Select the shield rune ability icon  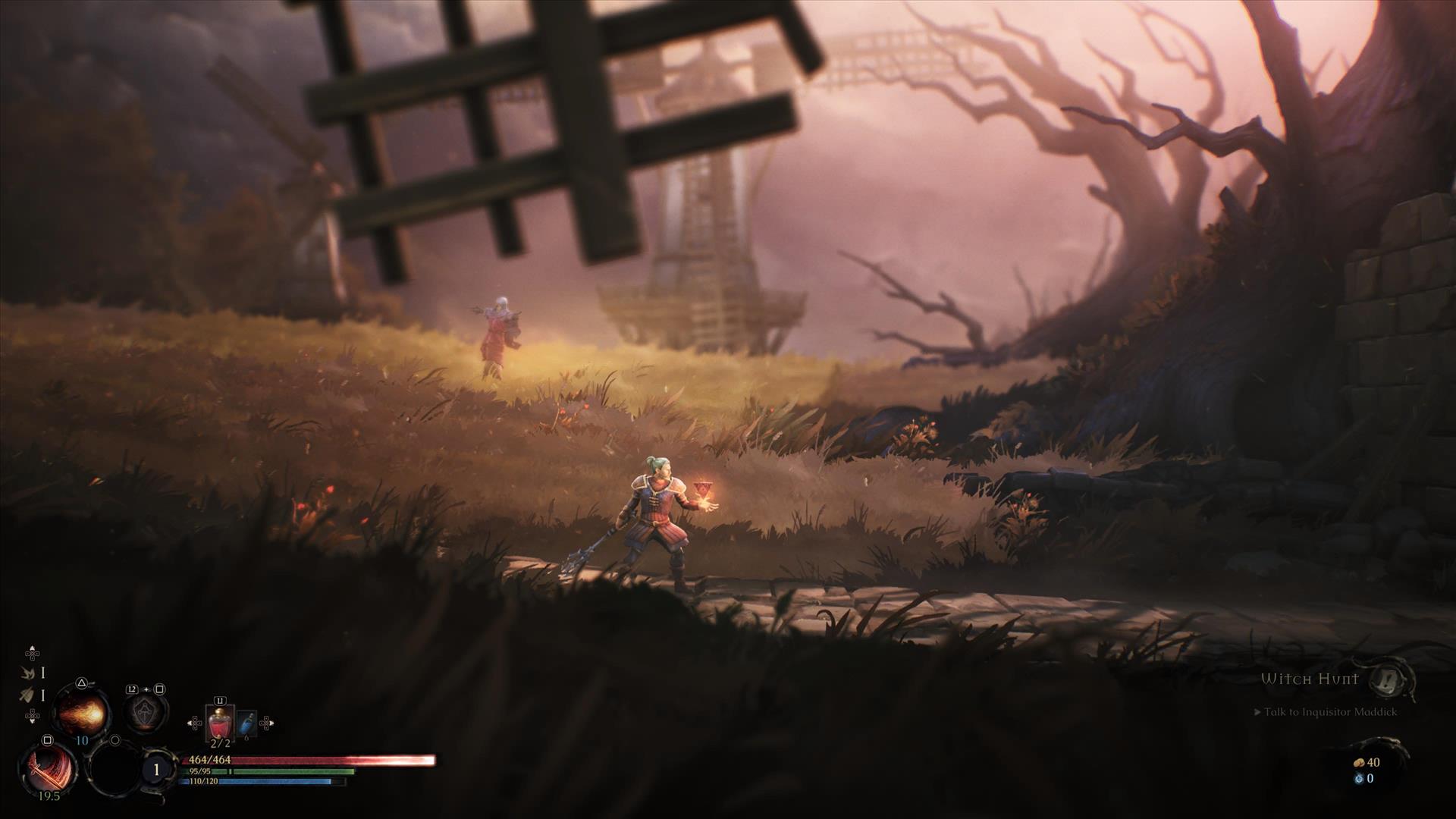[x=145, y=711]
